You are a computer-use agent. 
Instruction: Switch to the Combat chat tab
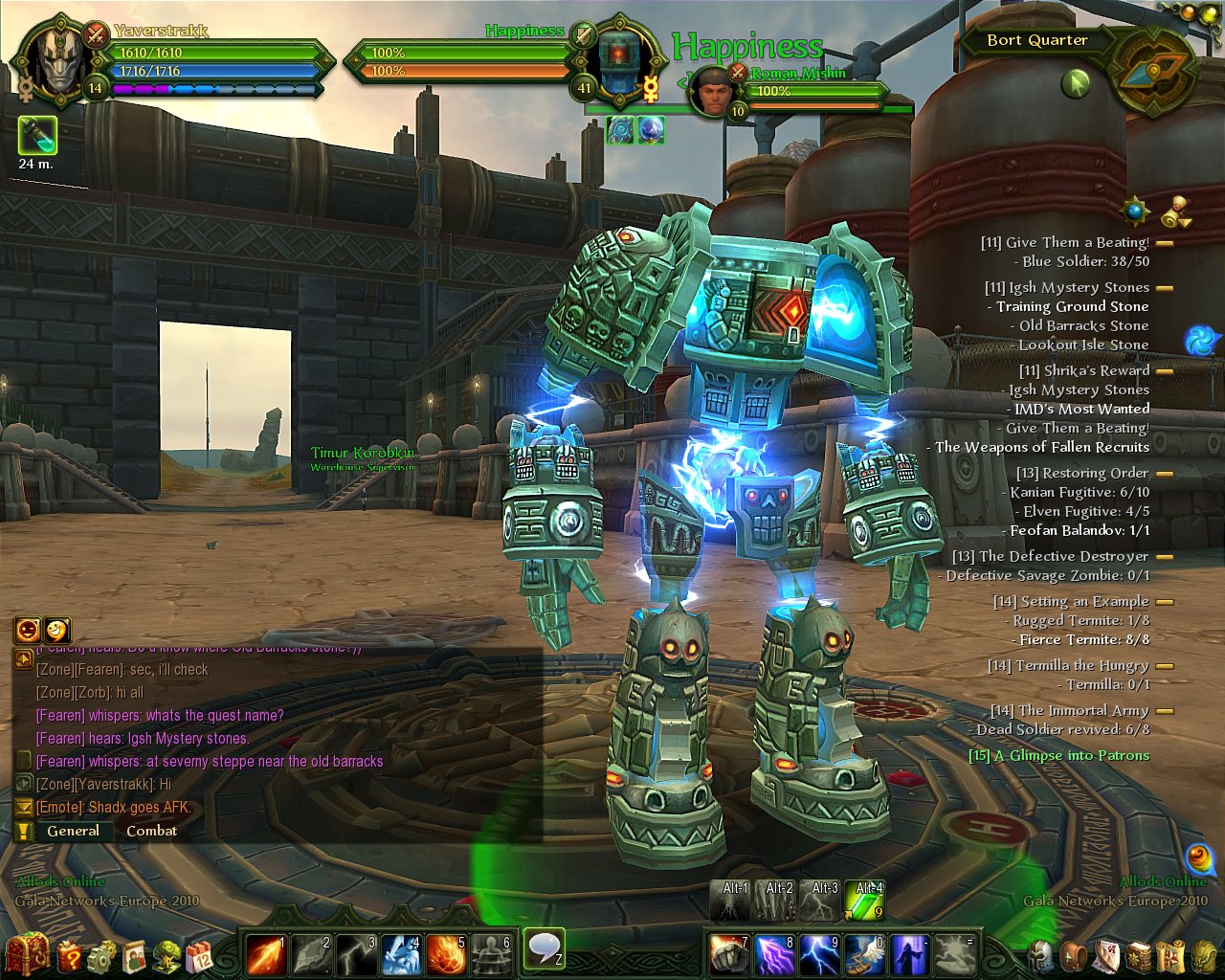151,831
